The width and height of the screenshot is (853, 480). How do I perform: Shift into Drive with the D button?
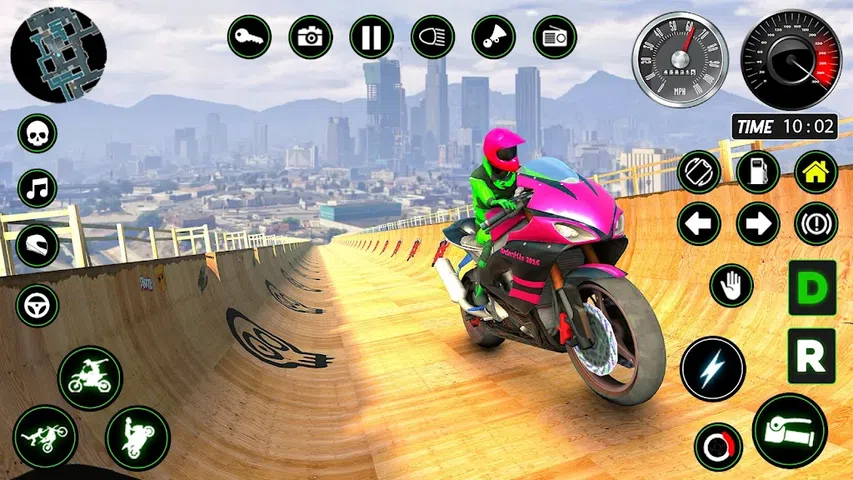click(x=811, y=288)
